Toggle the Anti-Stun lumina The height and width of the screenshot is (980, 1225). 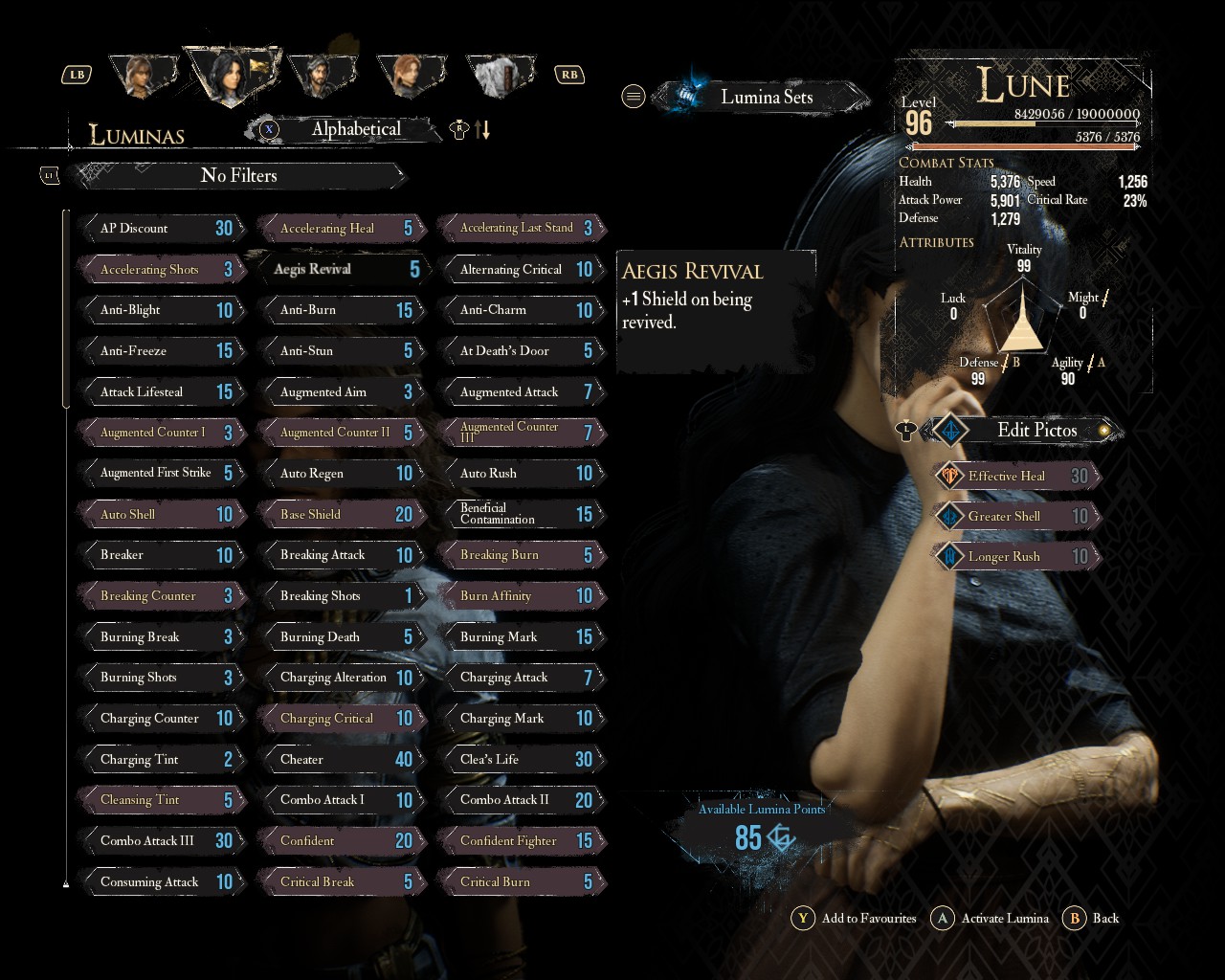341,351
